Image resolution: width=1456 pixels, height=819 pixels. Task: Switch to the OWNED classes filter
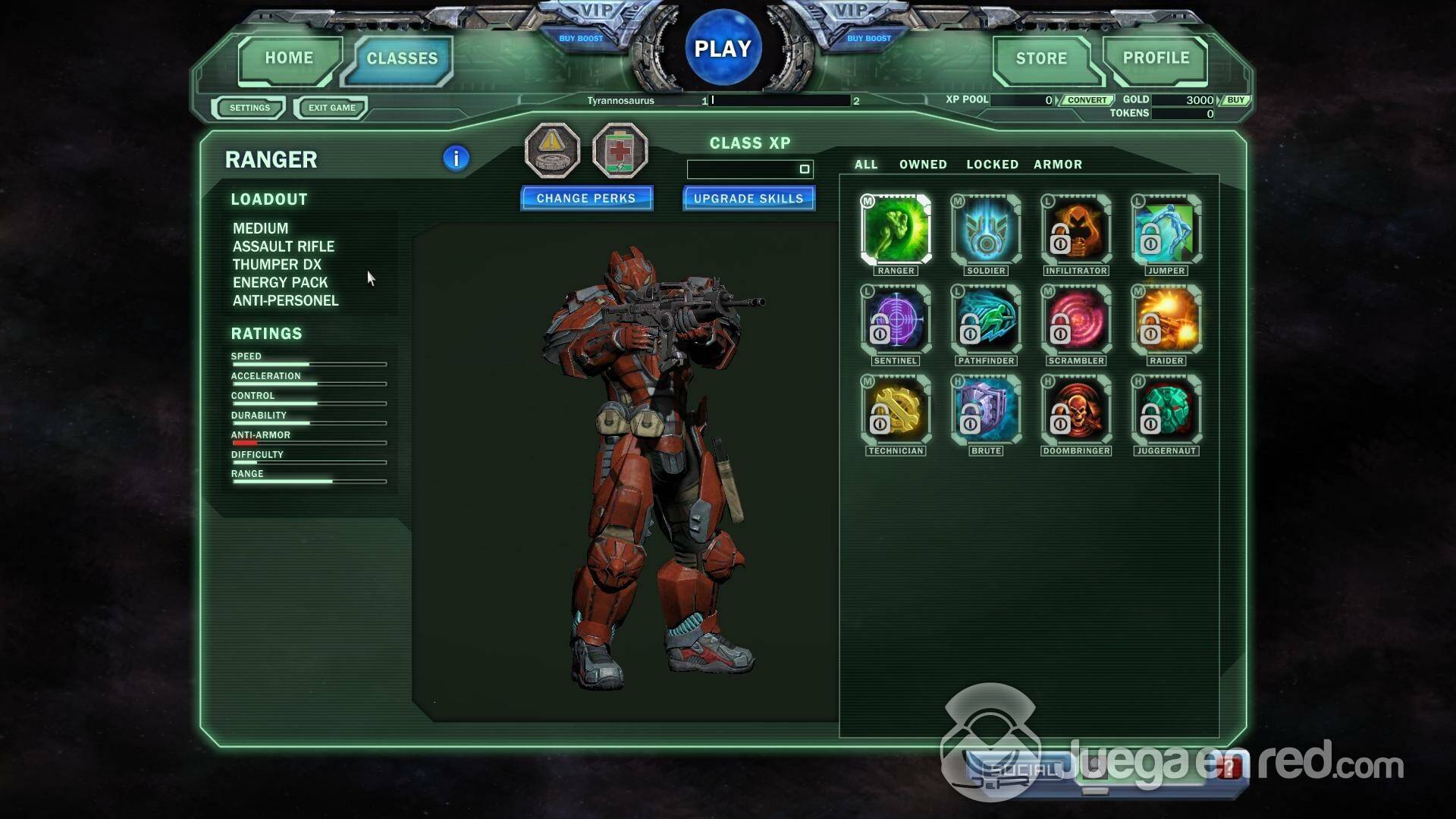923,165
